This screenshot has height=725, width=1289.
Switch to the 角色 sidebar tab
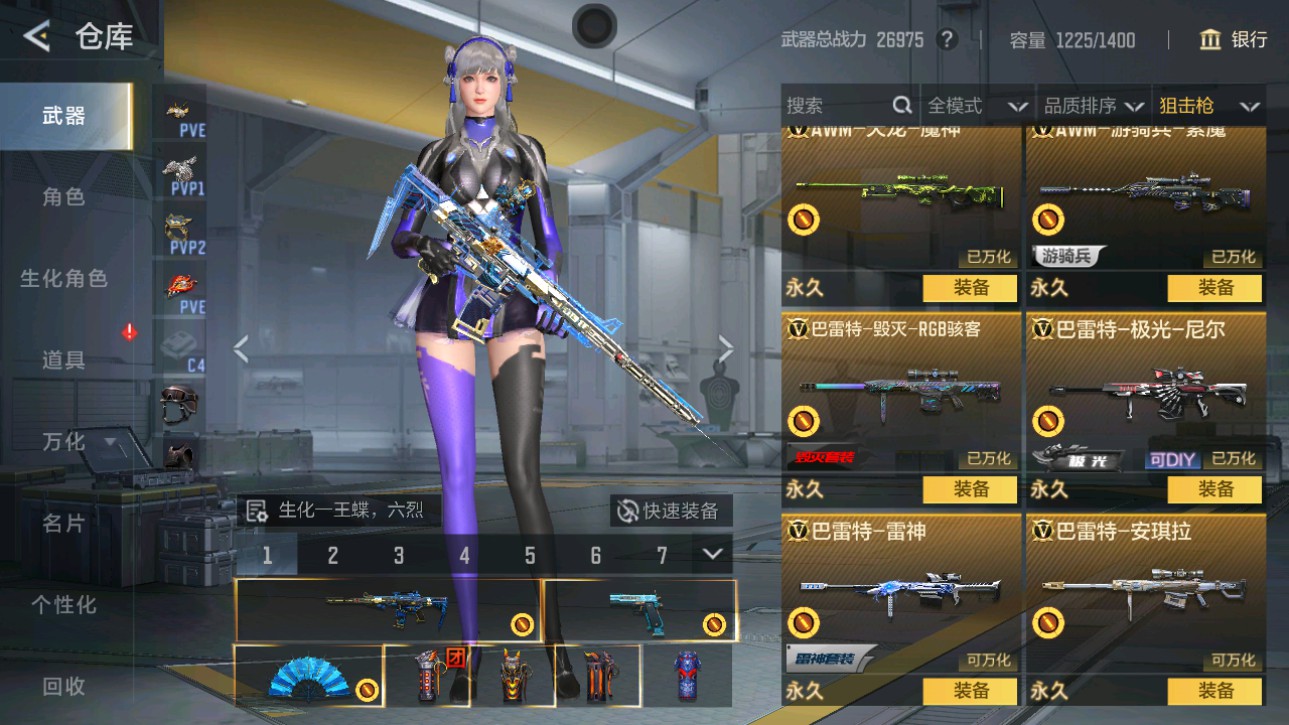[x=65, y=197]
